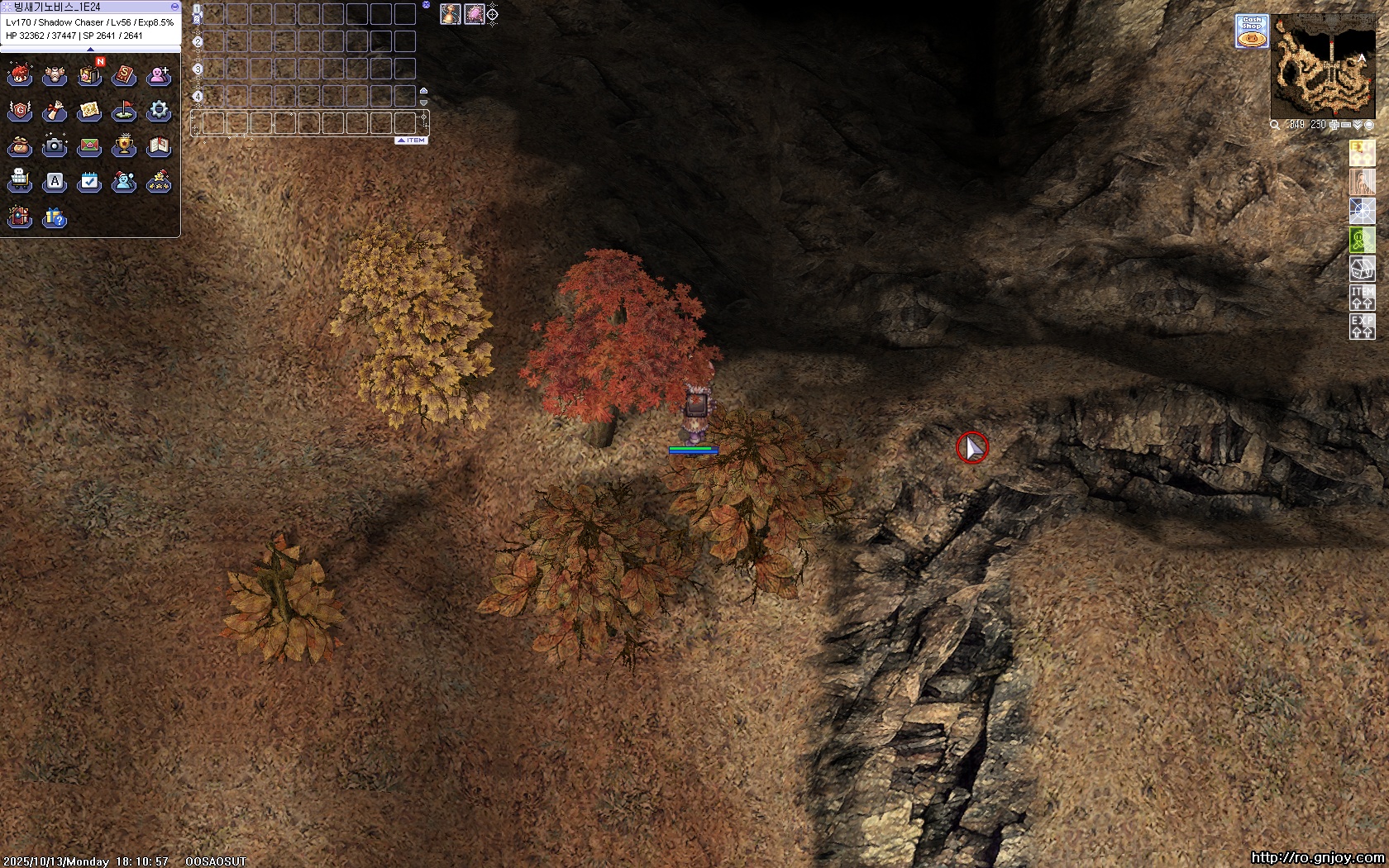Zoom out the minimap with the minus button
Screen dimensions: 1389x868
pyautogui.click(x=1346, y=125)
